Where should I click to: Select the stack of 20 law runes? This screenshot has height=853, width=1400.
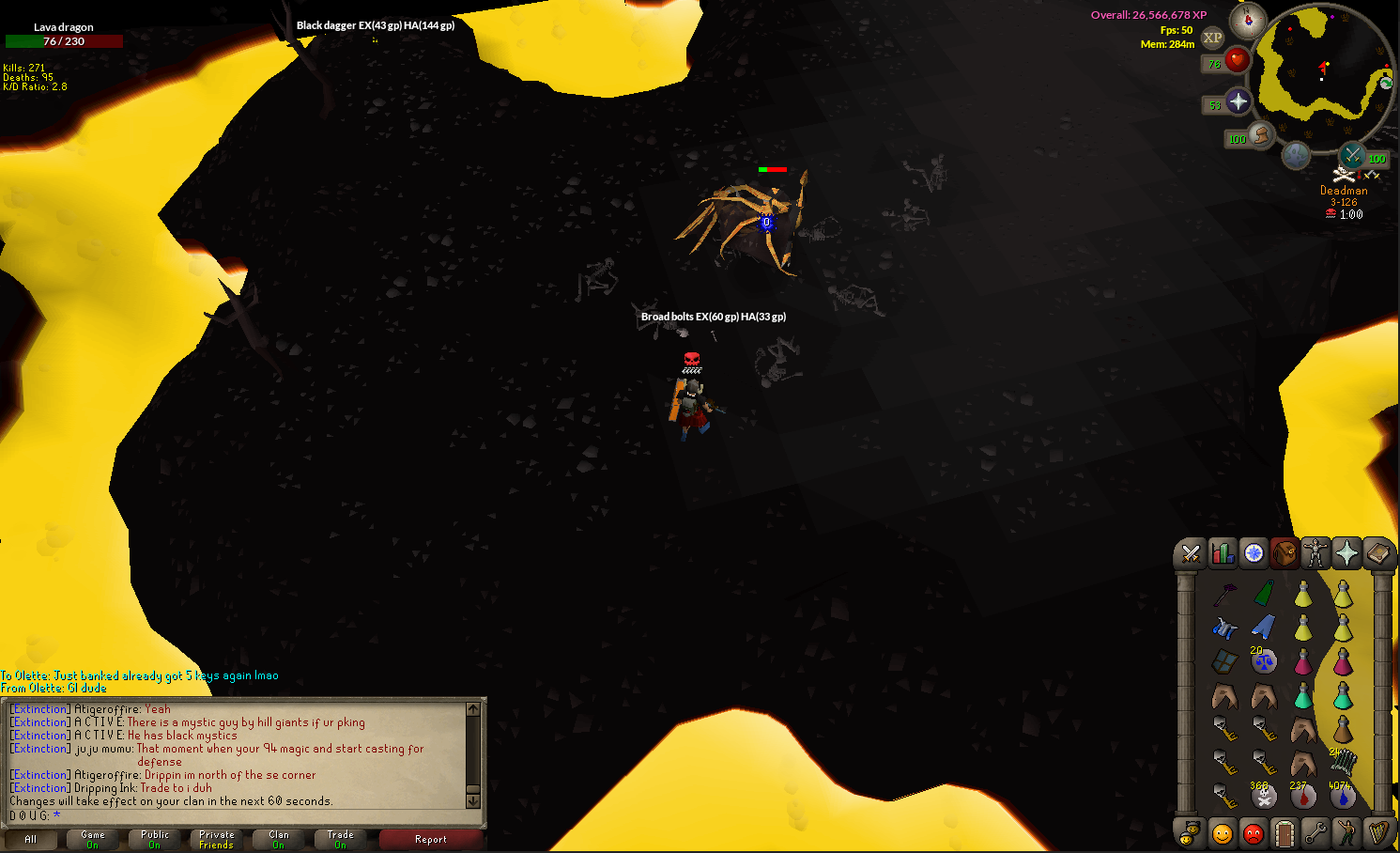(1264, 661)
